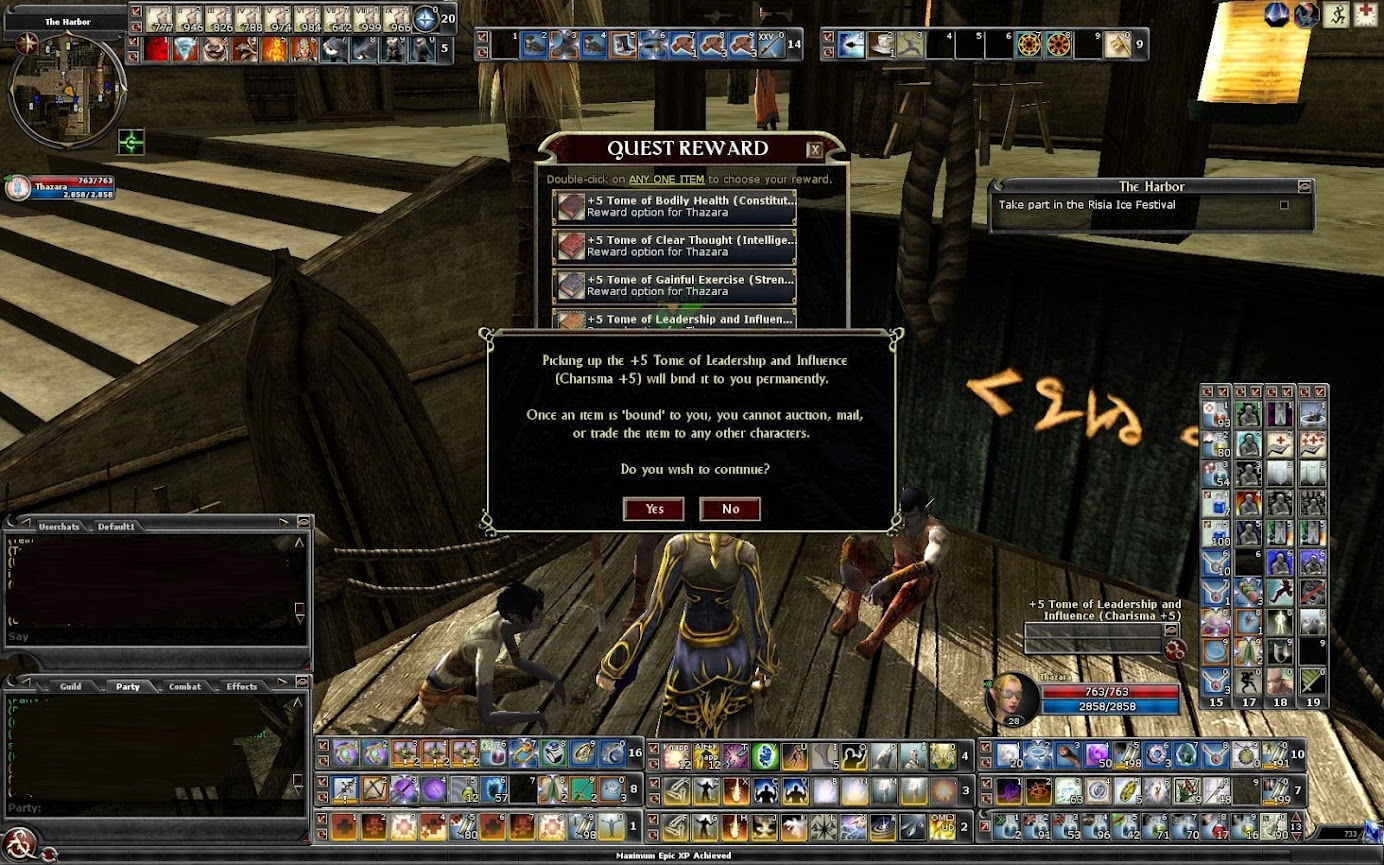Decline binding with the No button
Screen dimensions: 1384x865
tap(730, 509)
